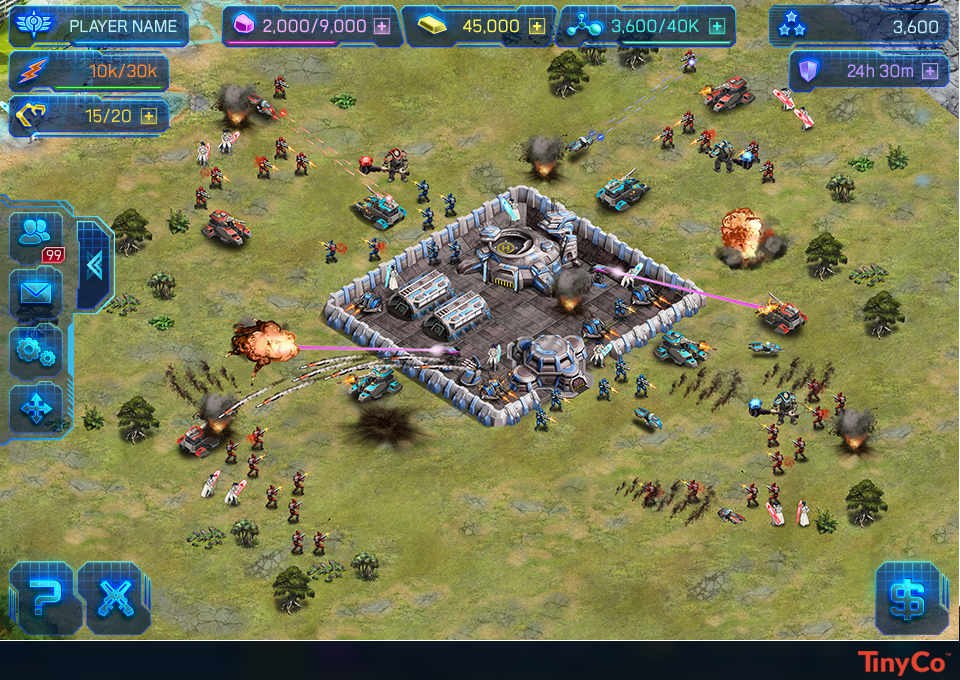This screenshot has width=960, height=680.
Task: Open the gear settings menu
Action: [36, 350]
